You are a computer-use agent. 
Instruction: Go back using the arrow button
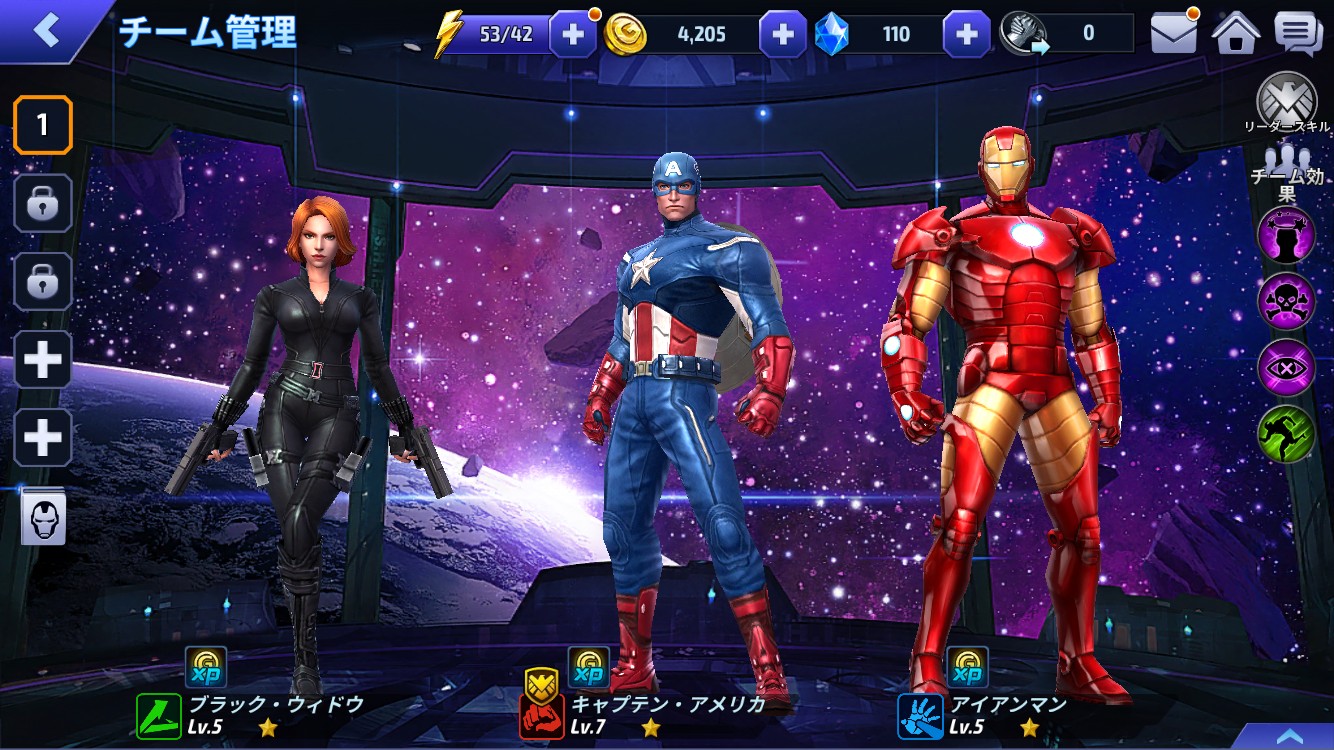47,30
